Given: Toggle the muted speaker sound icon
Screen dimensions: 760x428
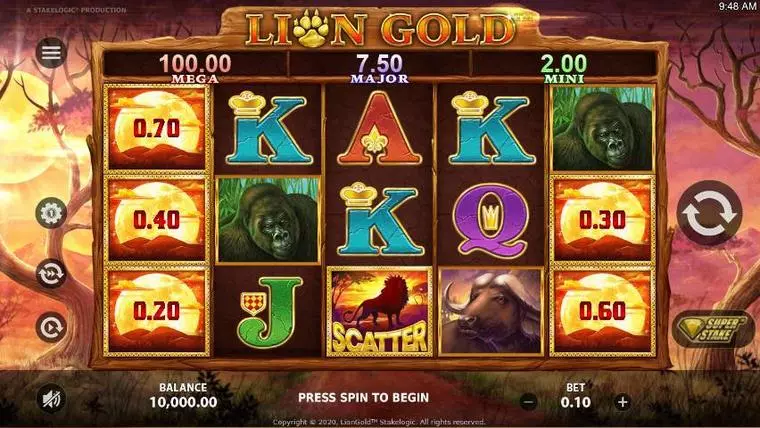Looking at the screenshot, I should pyautogui.click(x=51, y=399).
